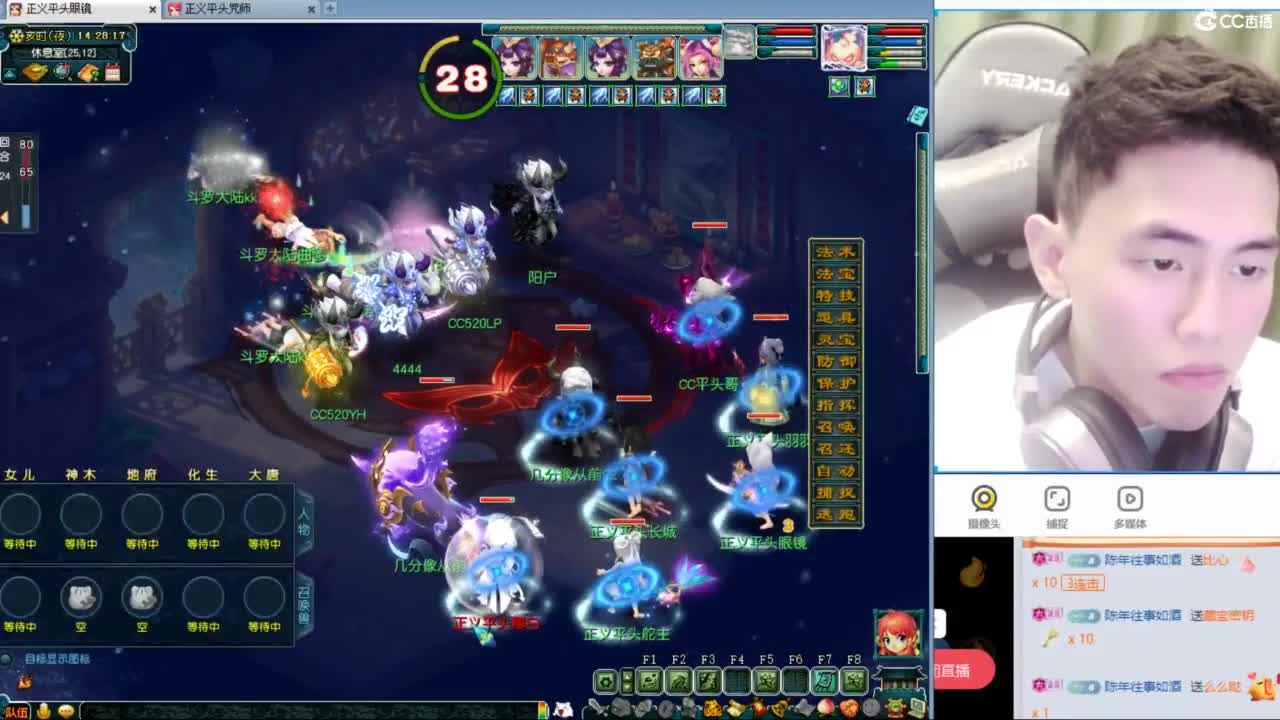Collapse the location info panel via its triangle
Screen dimensions: 1280x720
coord(10,73)
